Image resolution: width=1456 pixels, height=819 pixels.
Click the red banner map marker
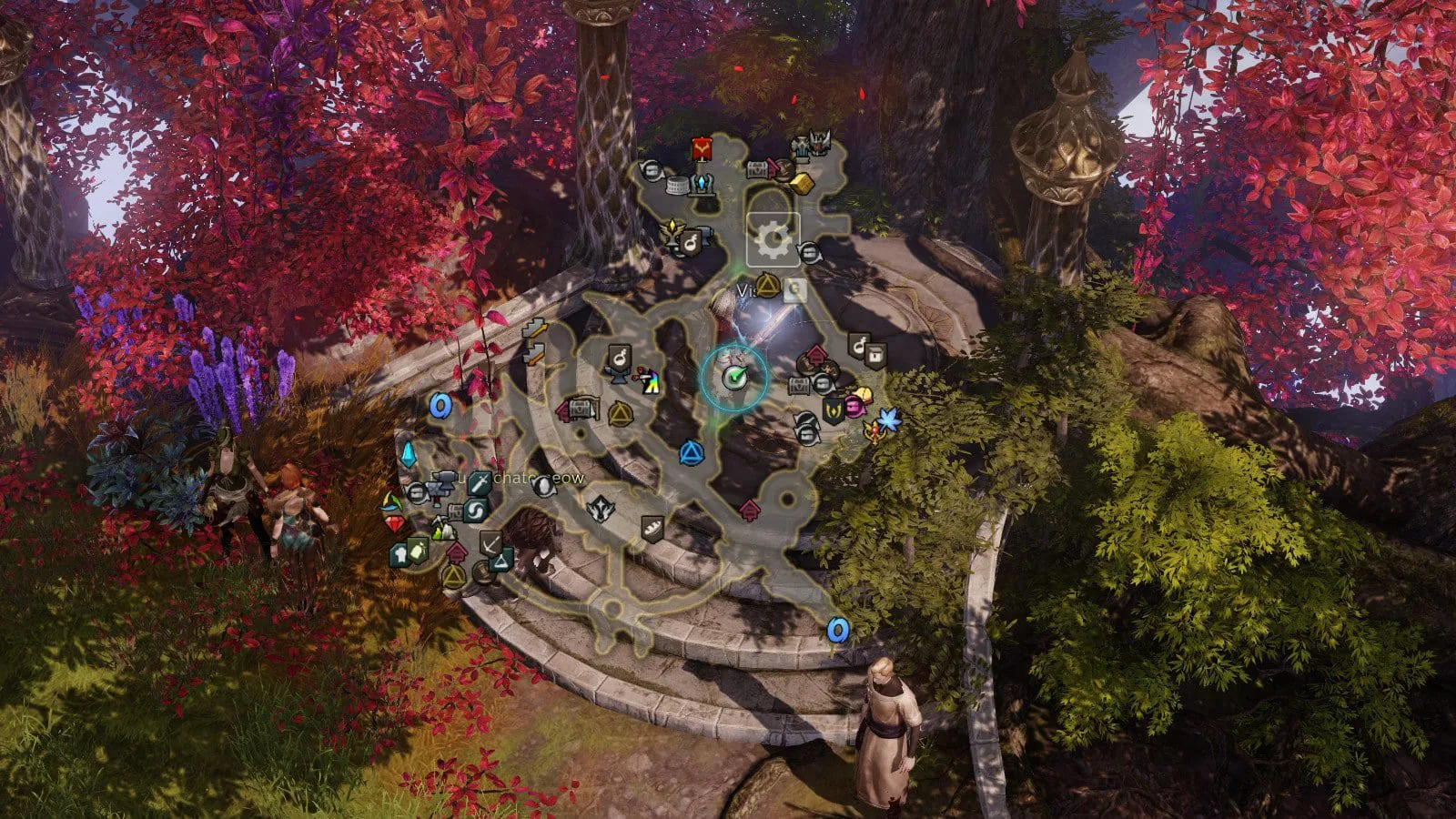(702, 149)
